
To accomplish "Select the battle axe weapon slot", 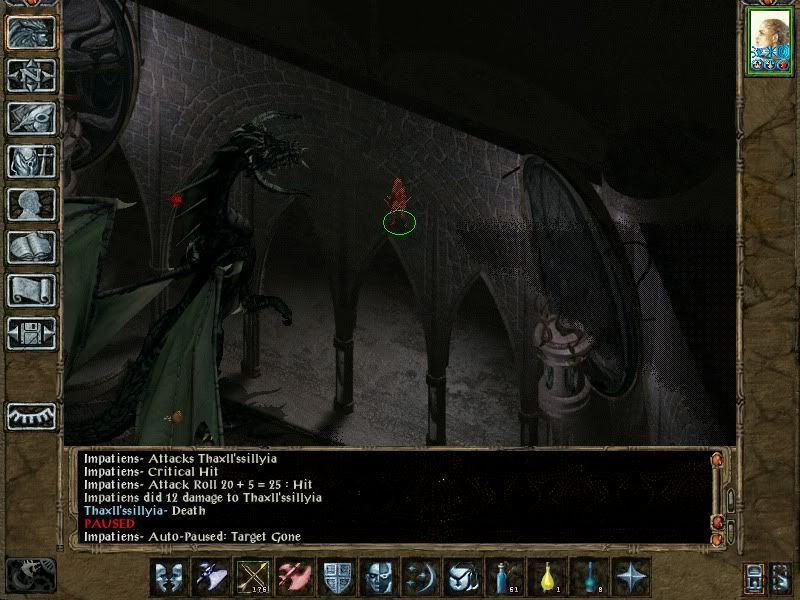I will [x=296, y=577].
